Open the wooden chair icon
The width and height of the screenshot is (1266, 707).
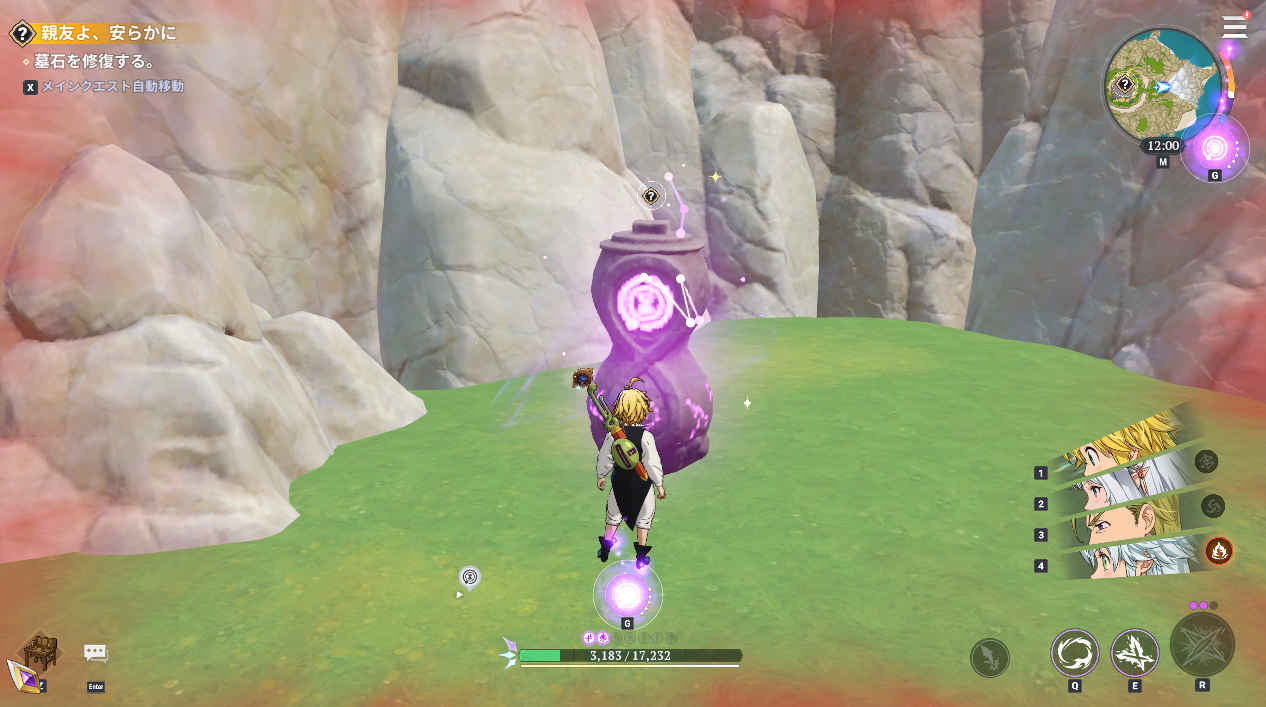coord(41,650)
